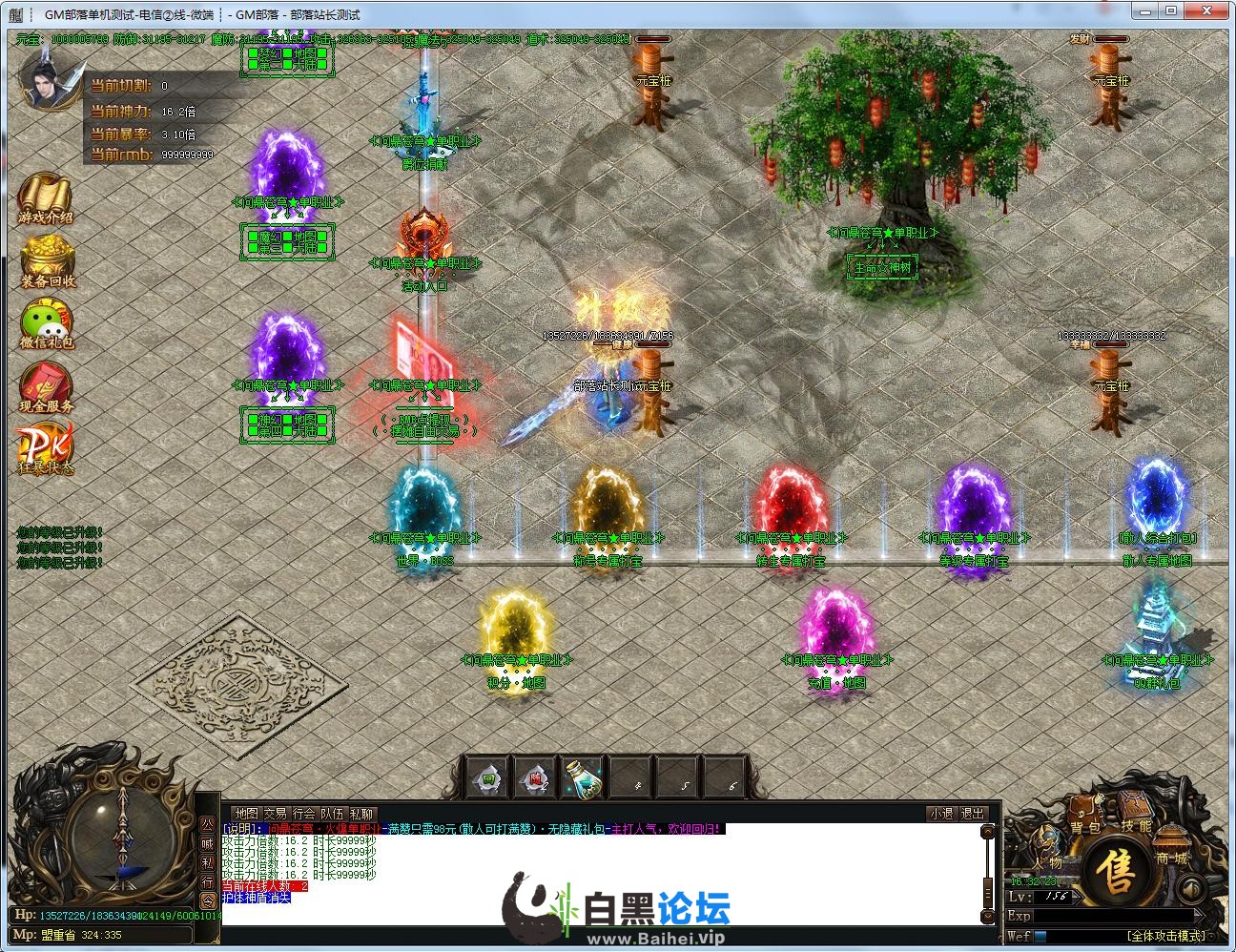Toggle the sound speaker button
Screen dimensions: 1236x952
(1191, 887)
